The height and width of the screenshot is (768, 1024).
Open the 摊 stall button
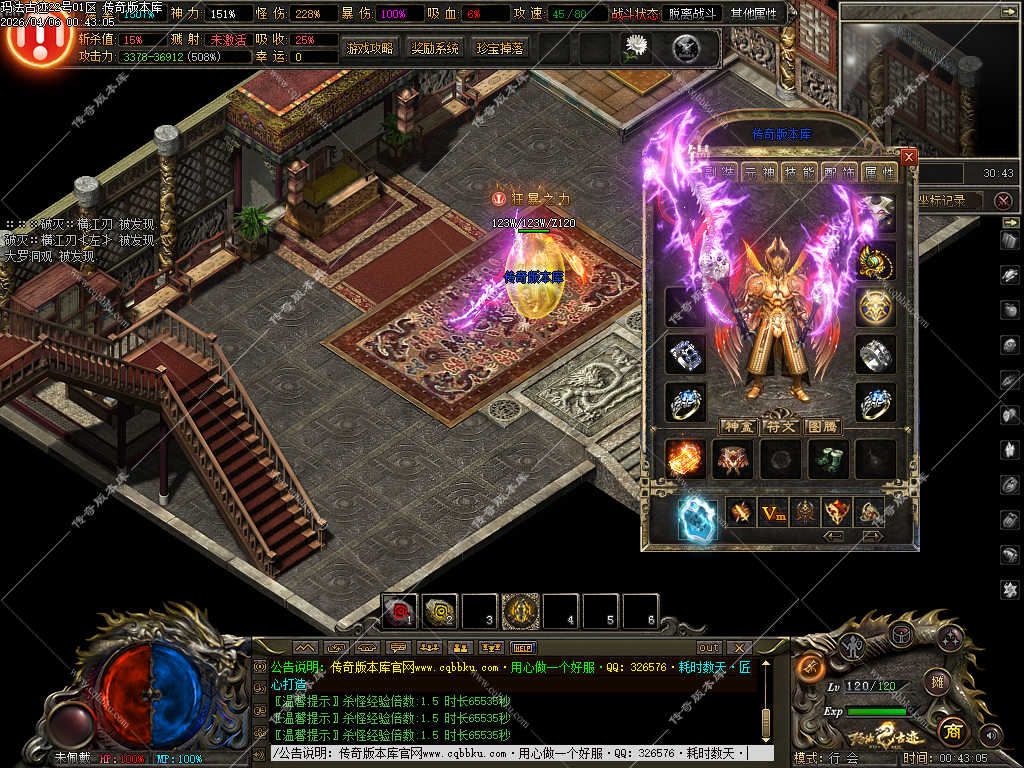tap(937, 682)
